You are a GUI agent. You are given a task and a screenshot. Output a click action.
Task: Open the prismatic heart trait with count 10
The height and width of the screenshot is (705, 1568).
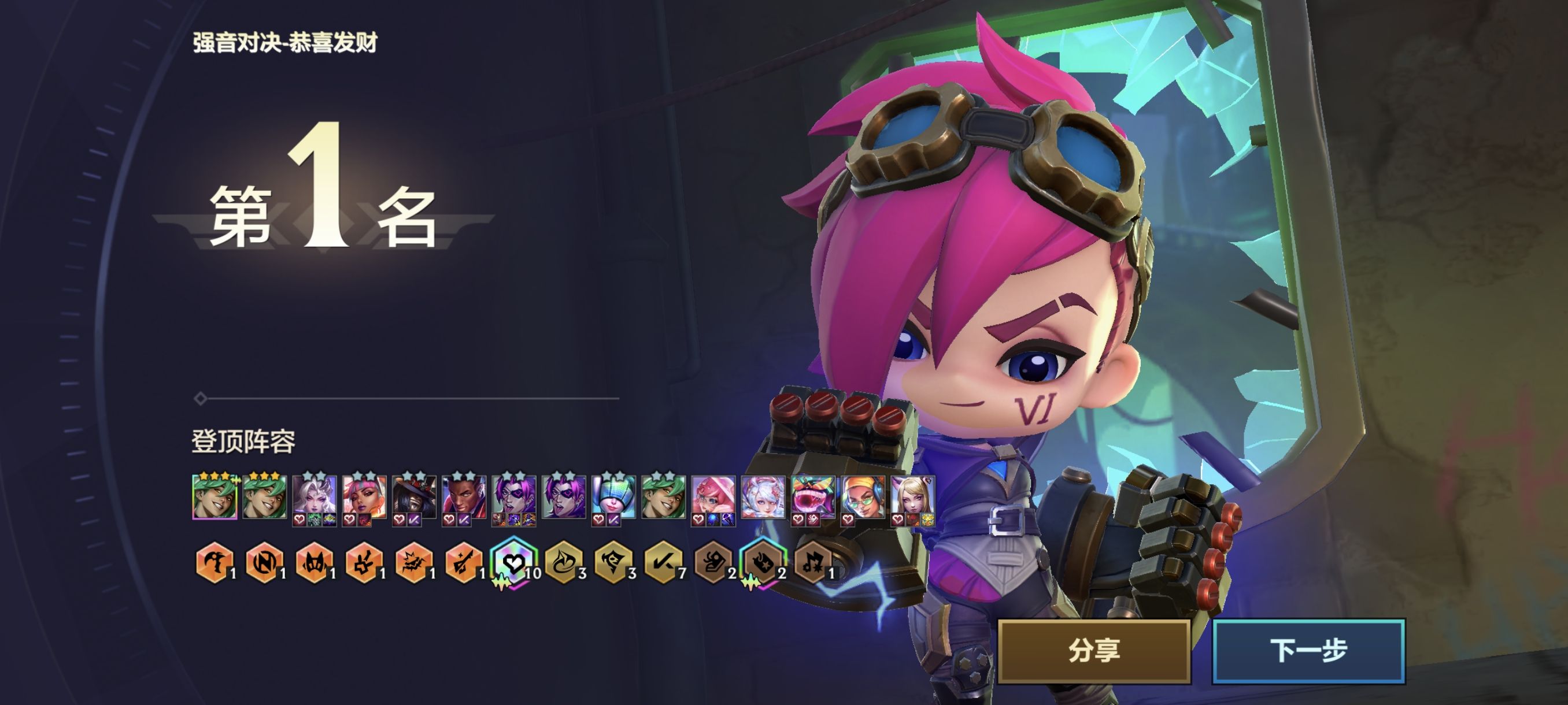pos(513,563)
